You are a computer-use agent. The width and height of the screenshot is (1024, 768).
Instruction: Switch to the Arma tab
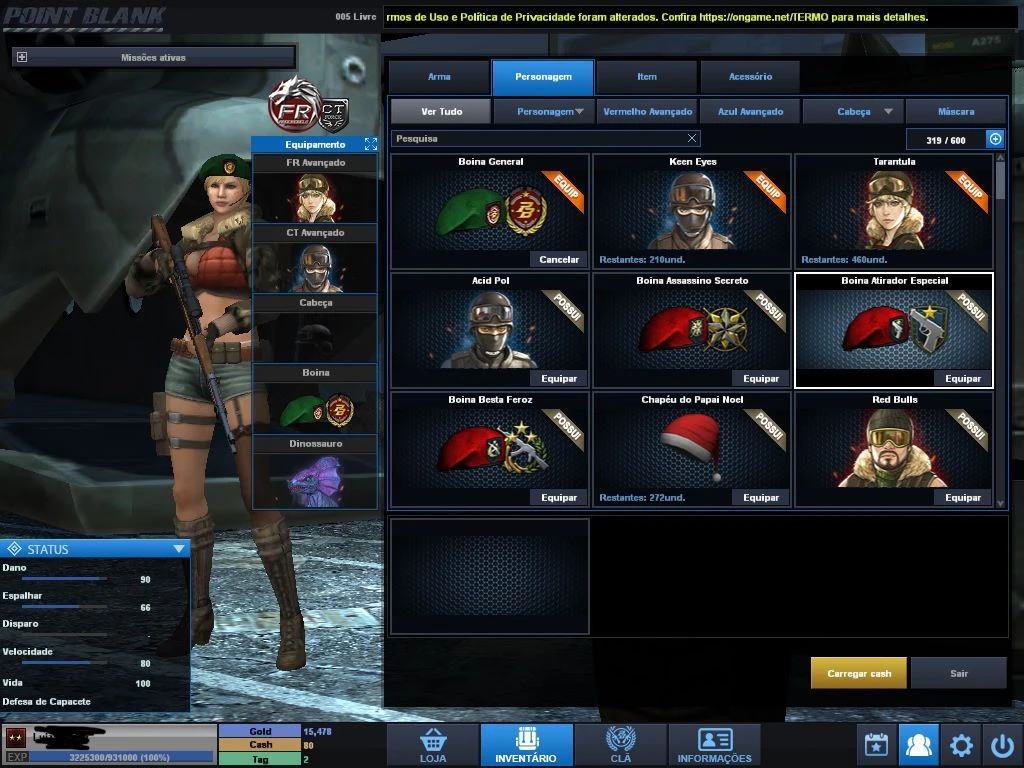(439, 77)
